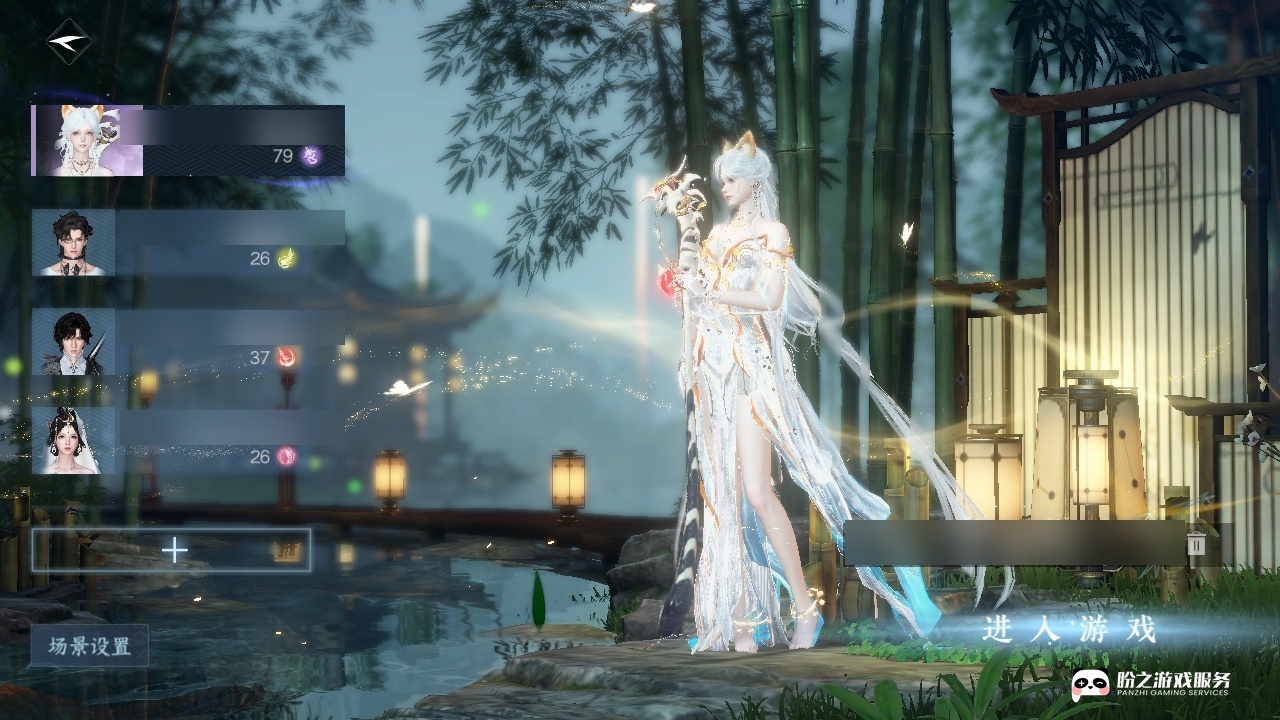The height and width of the screenshot is (720, 1280).
Task: Click the back arrow button
Action: click(x=68, y=42)
